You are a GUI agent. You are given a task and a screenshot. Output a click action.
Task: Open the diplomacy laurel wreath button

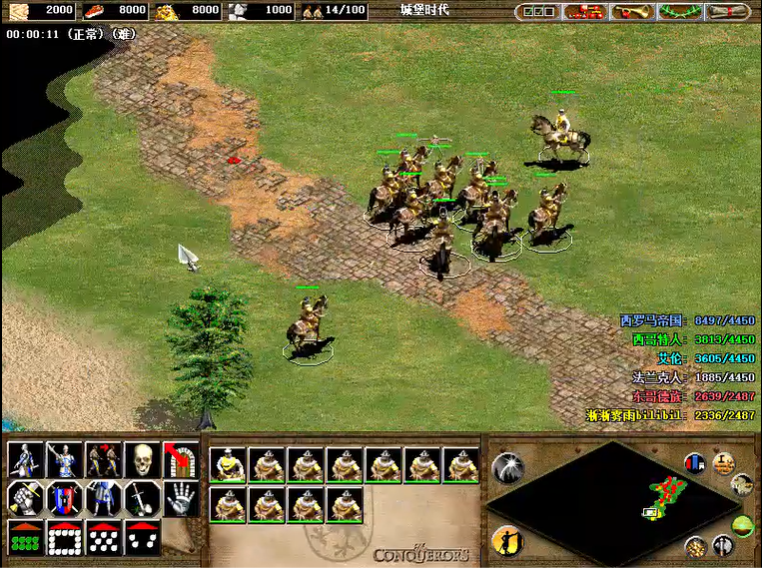pos(680,11)
